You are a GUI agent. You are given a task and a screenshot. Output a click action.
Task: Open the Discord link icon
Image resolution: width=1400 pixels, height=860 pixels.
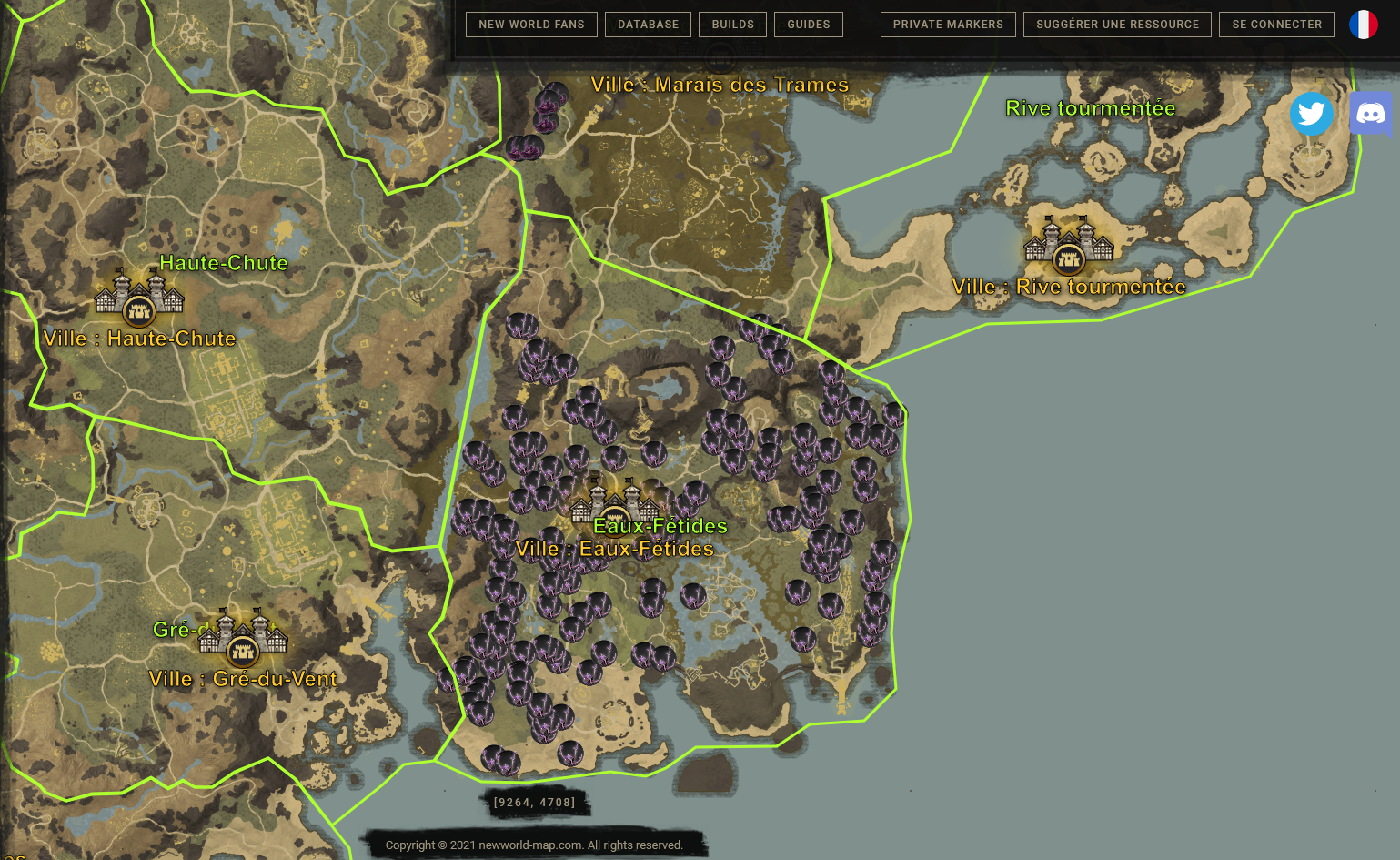click(x=1370, y=114)
